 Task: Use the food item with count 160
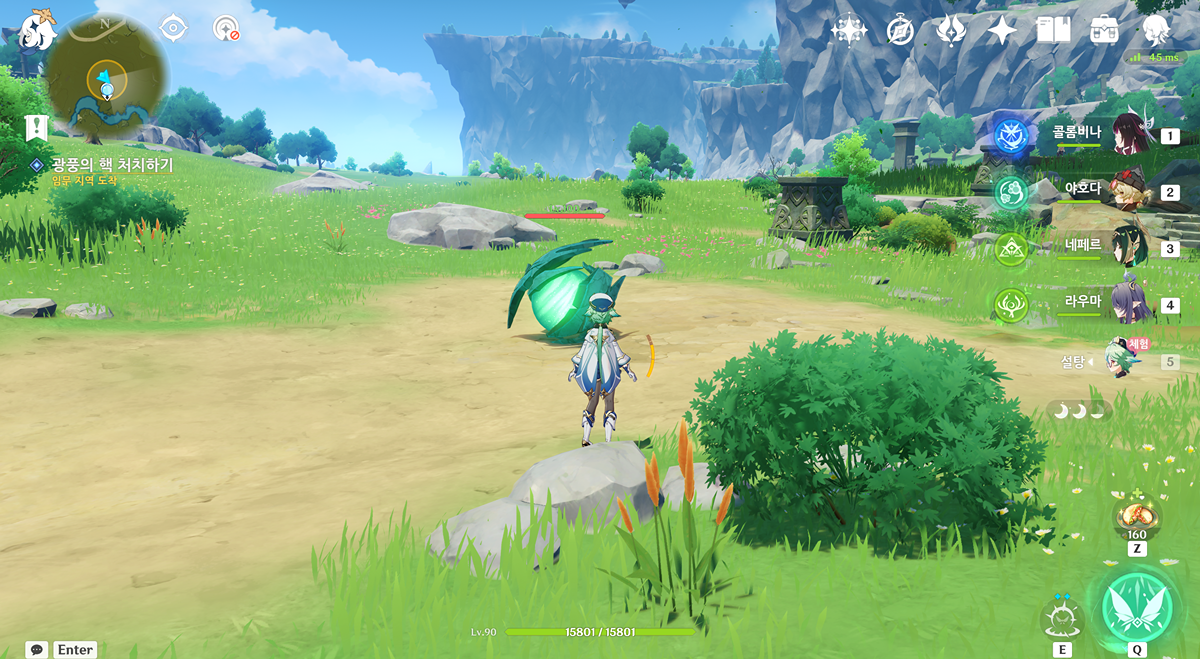click(1137, 515)
